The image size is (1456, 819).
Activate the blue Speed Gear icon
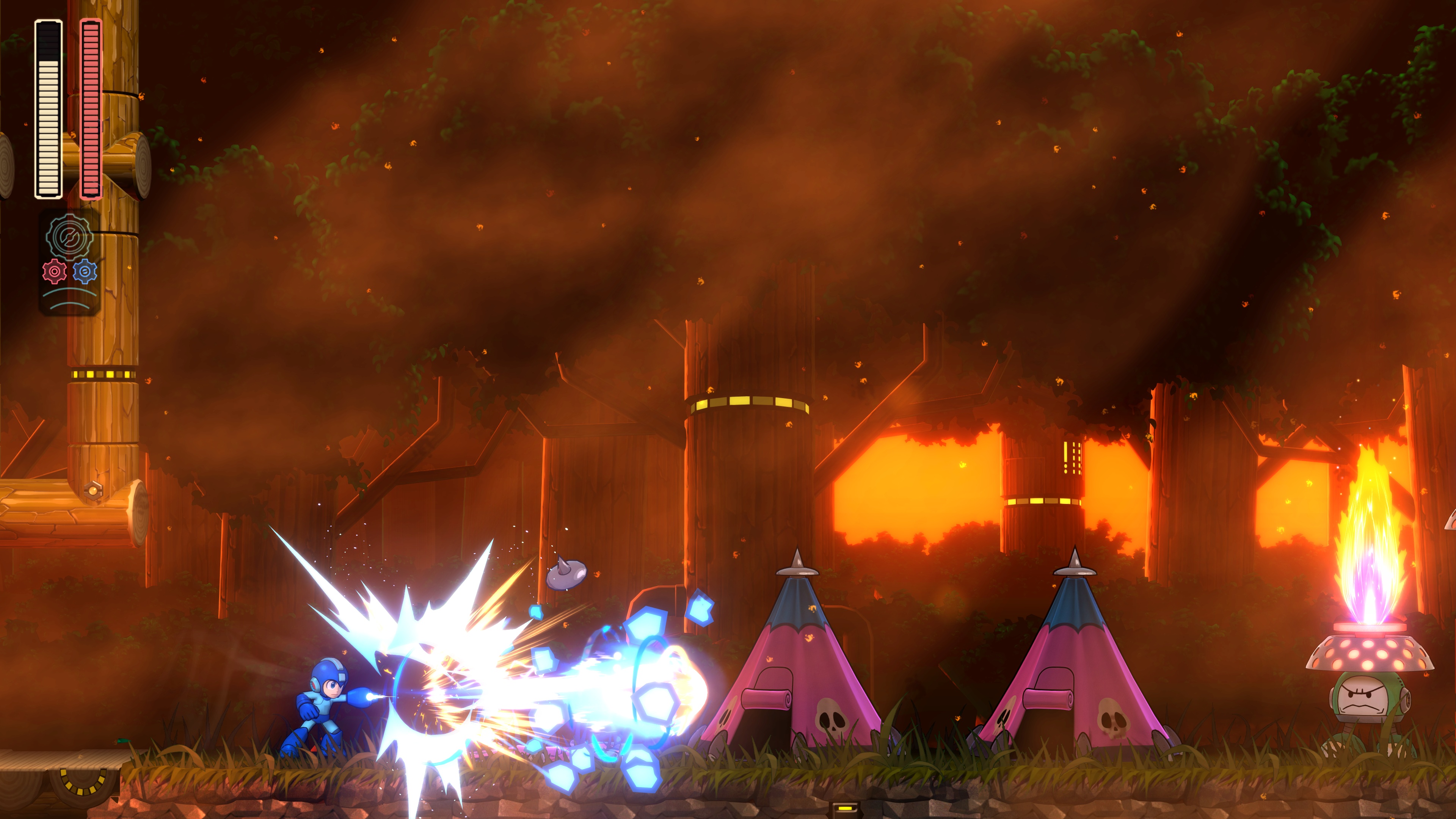coord(85,272)
